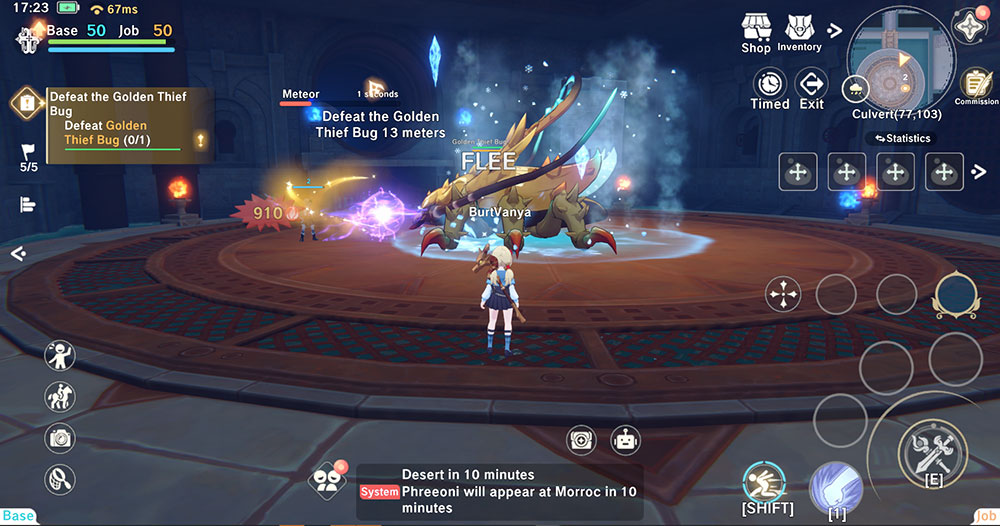The width and height of the screenshot is (1000, 526).
Task: Open the camera photo mode
Action: (61, 437)
